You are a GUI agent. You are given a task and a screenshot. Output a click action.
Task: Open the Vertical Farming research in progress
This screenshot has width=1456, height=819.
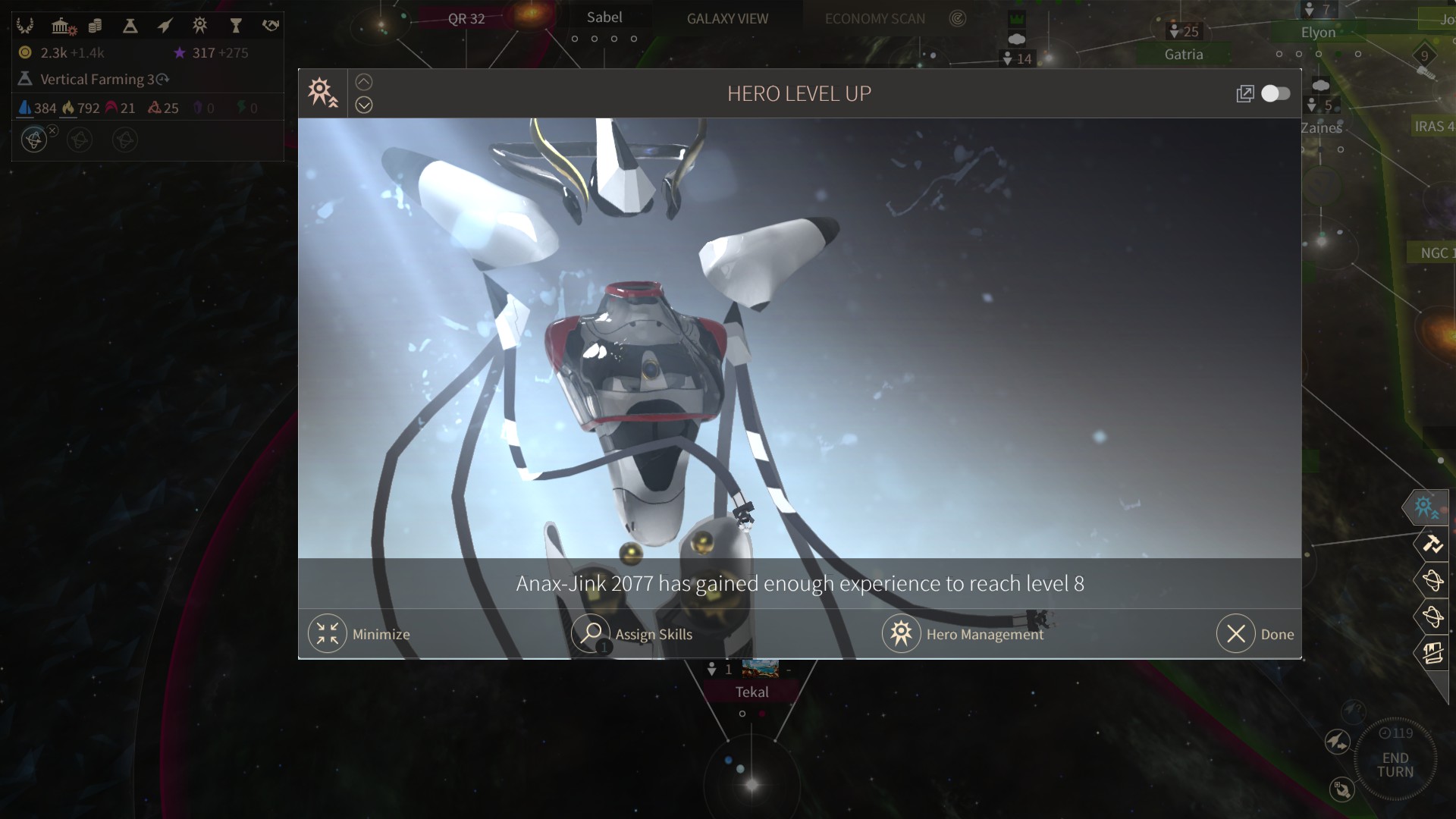coord(96,80)
